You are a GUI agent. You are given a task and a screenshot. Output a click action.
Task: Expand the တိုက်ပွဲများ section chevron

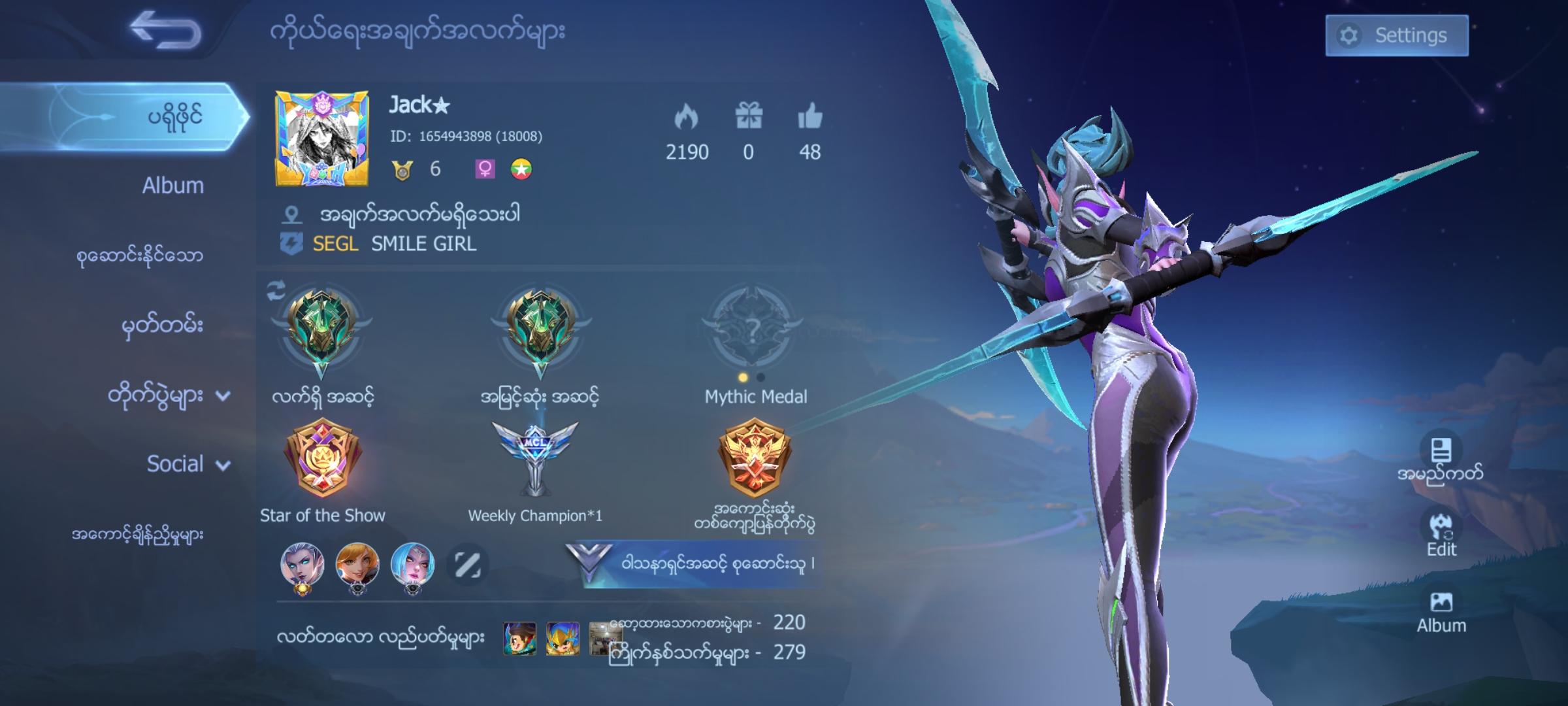[x=223, y=395]
